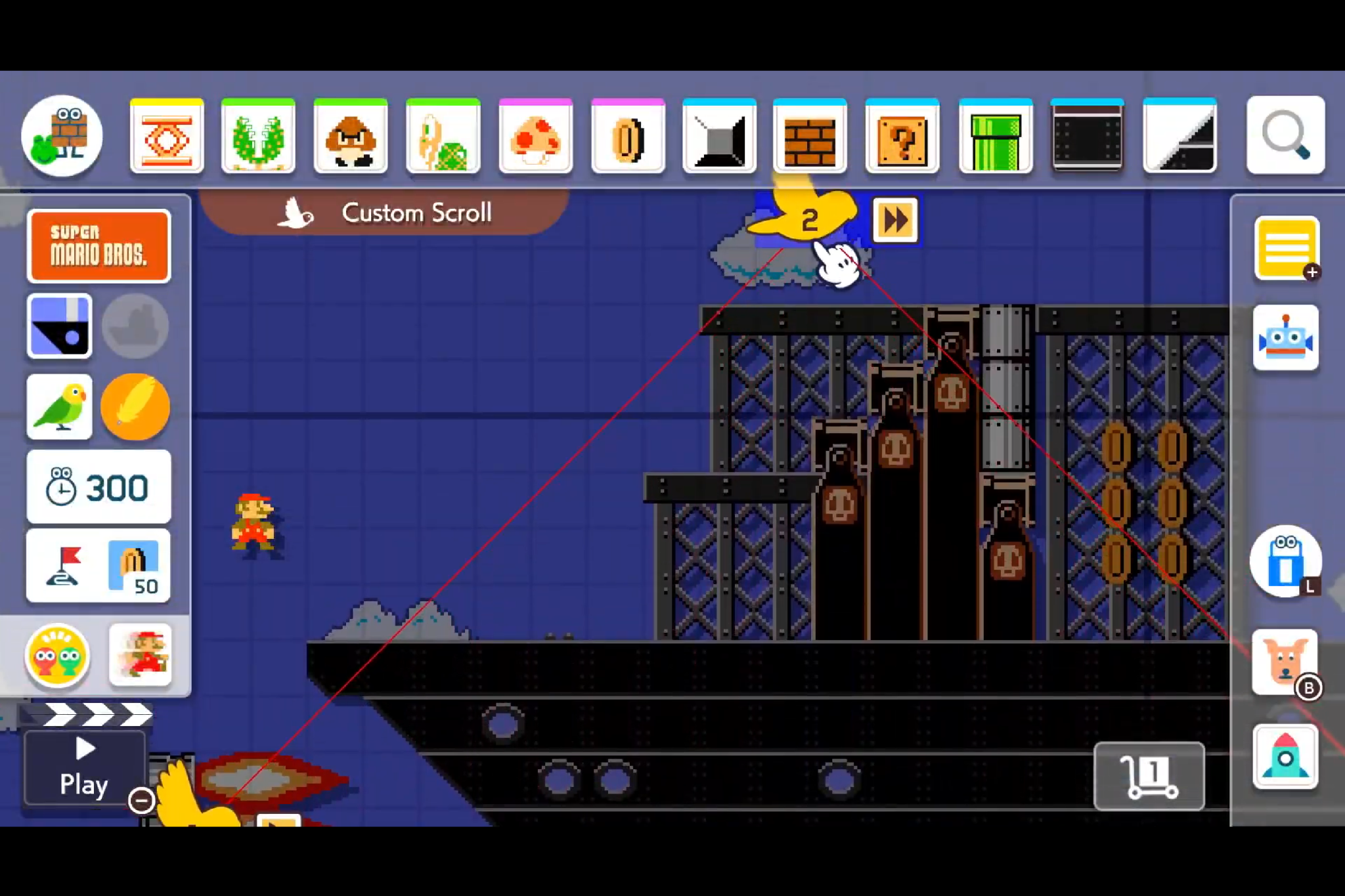Screen dimensions: 1345x896
Task: Select the Goomba enemy part
Action: click(x=353, y=136)
